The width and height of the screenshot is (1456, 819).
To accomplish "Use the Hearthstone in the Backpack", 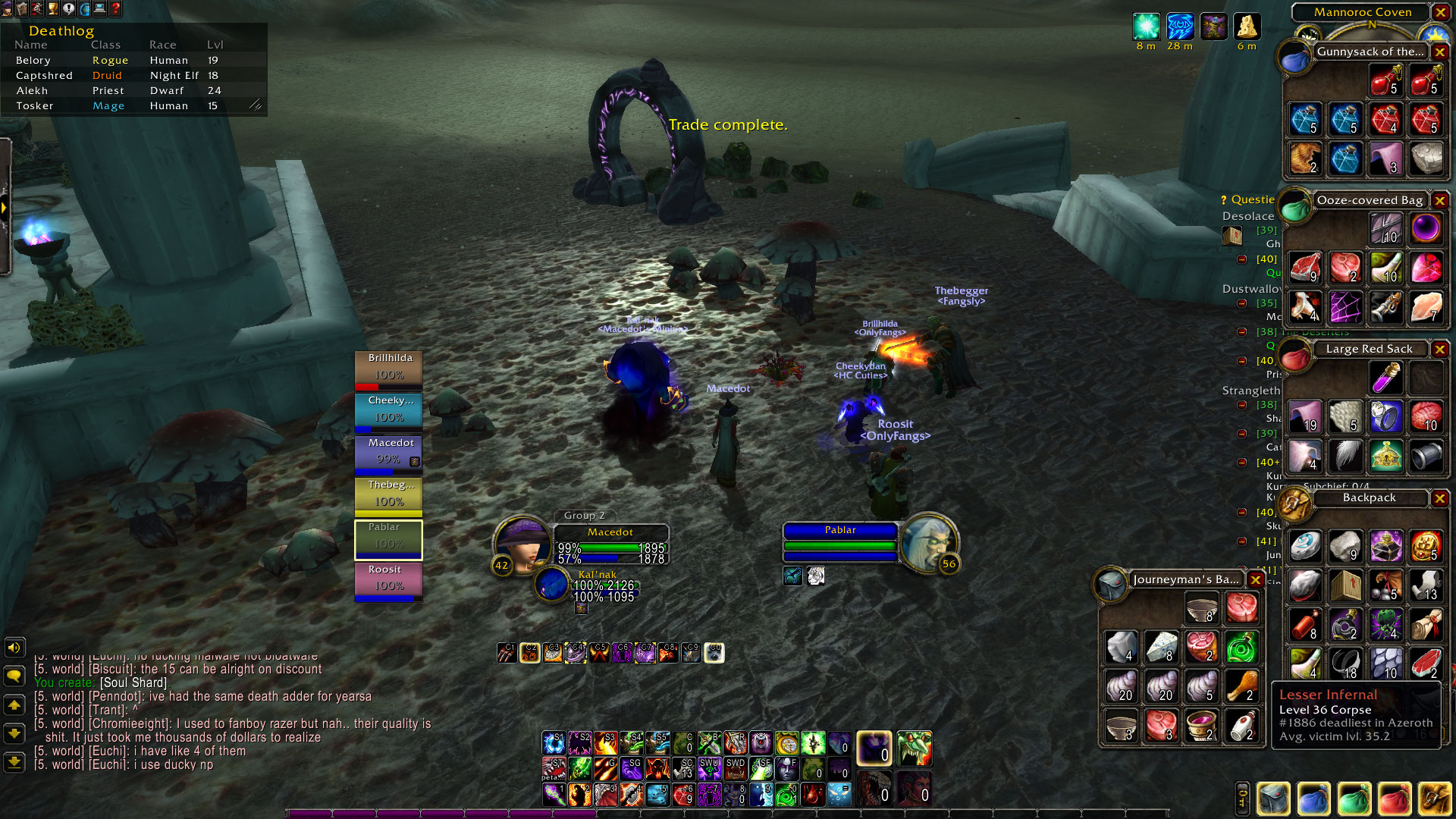I will (x=1306, y=546).
